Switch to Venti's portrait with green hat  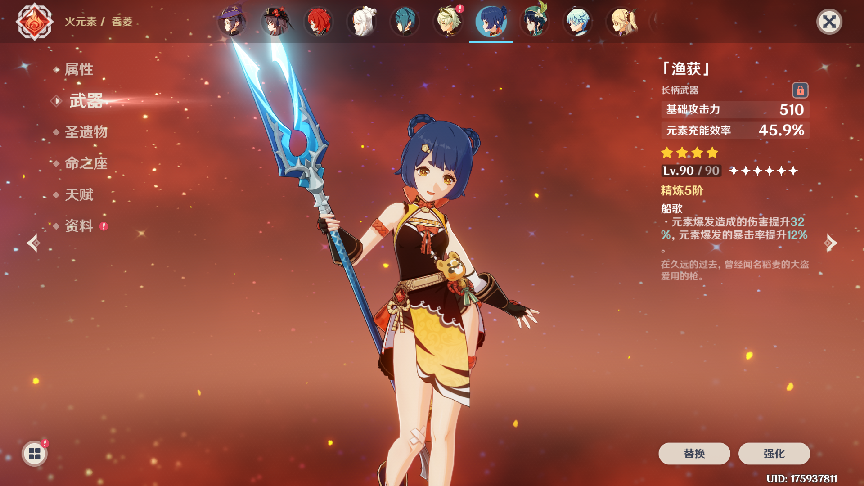[x=534, y=21]
